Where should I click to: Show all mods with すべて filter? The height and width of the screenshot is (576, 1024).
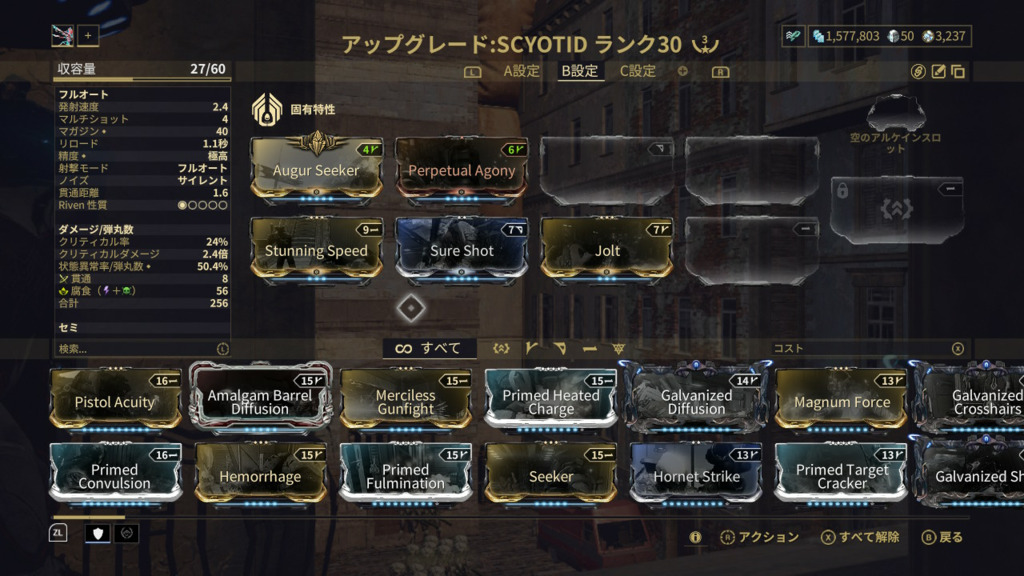point(428,348)
